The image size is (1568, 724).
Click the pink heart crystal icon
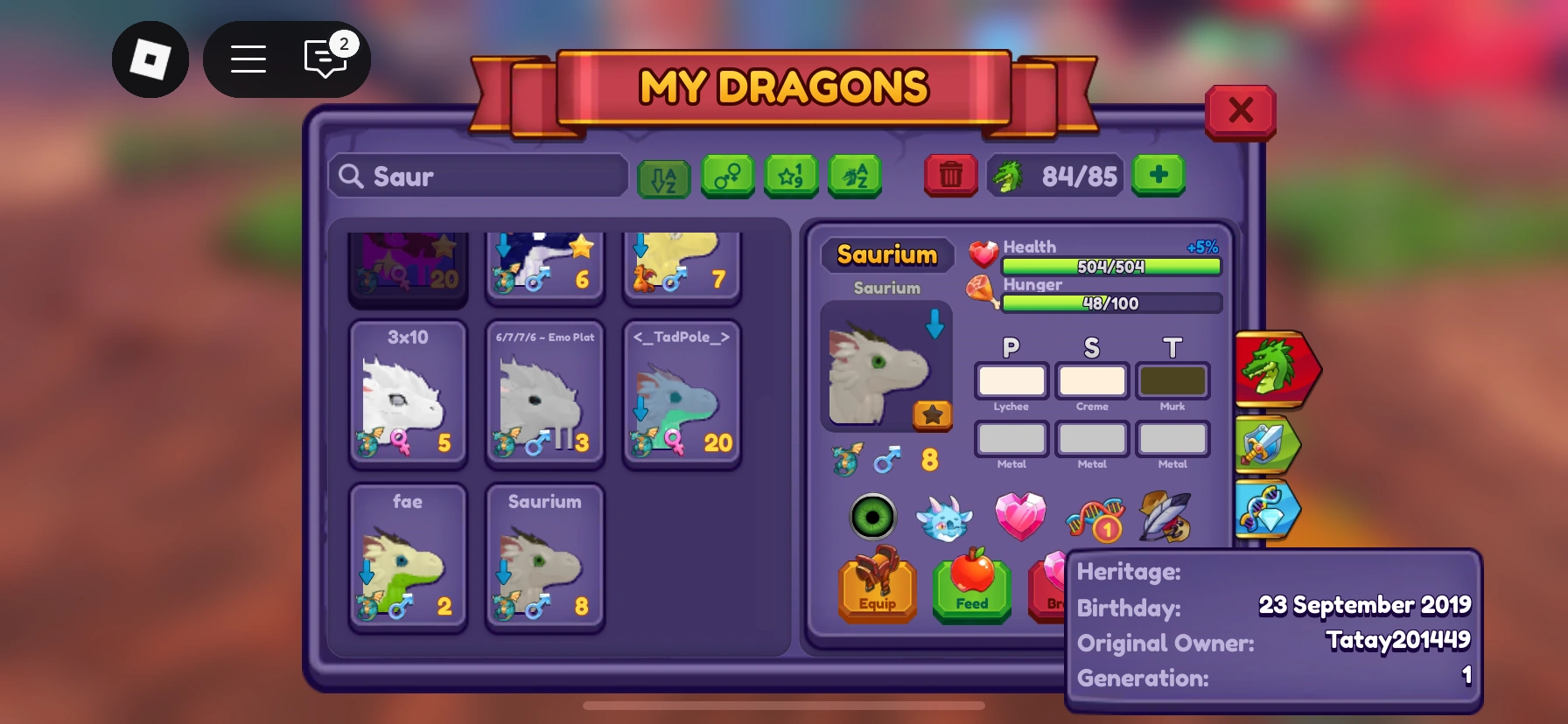tap(1019, 518)
